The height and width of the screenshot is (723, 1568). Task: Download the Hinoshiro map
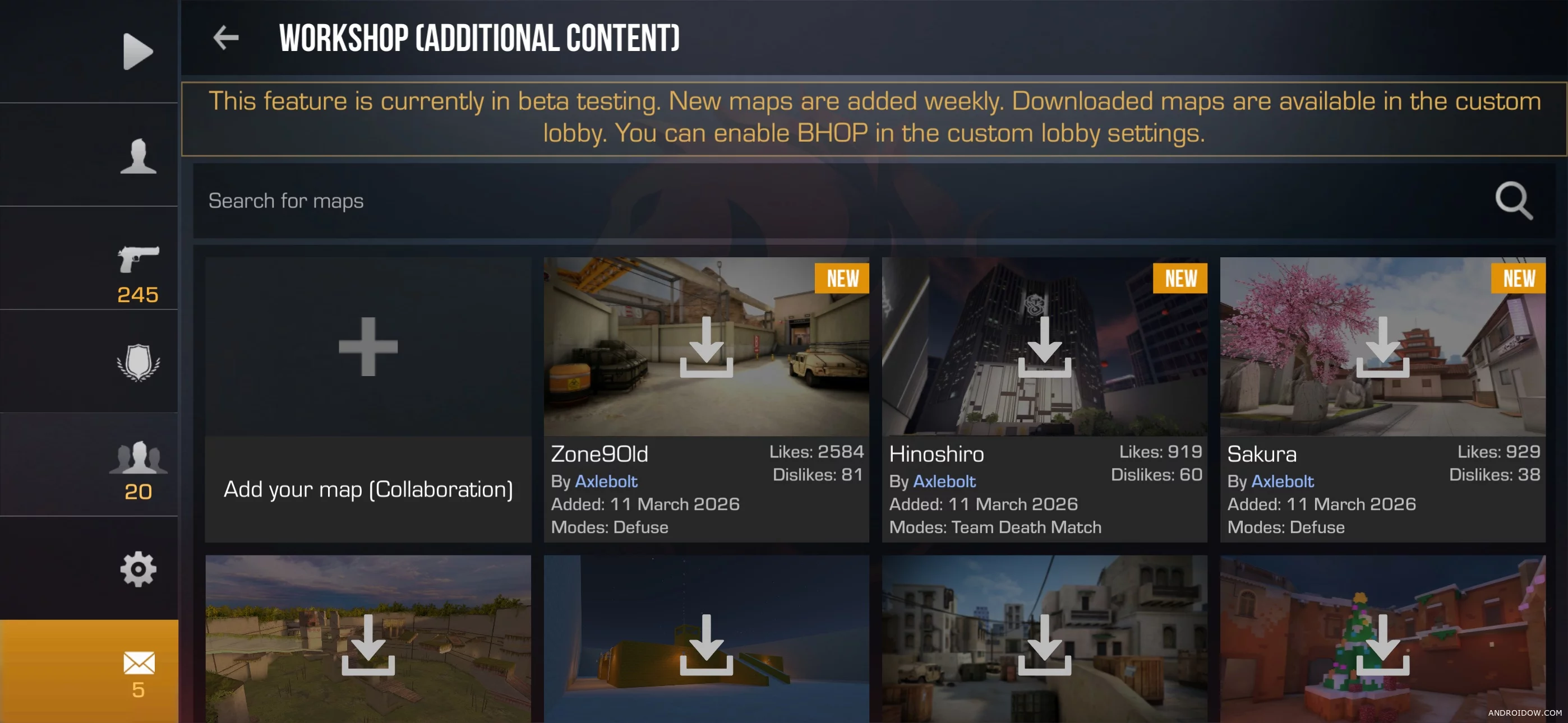click(1045, 347)
